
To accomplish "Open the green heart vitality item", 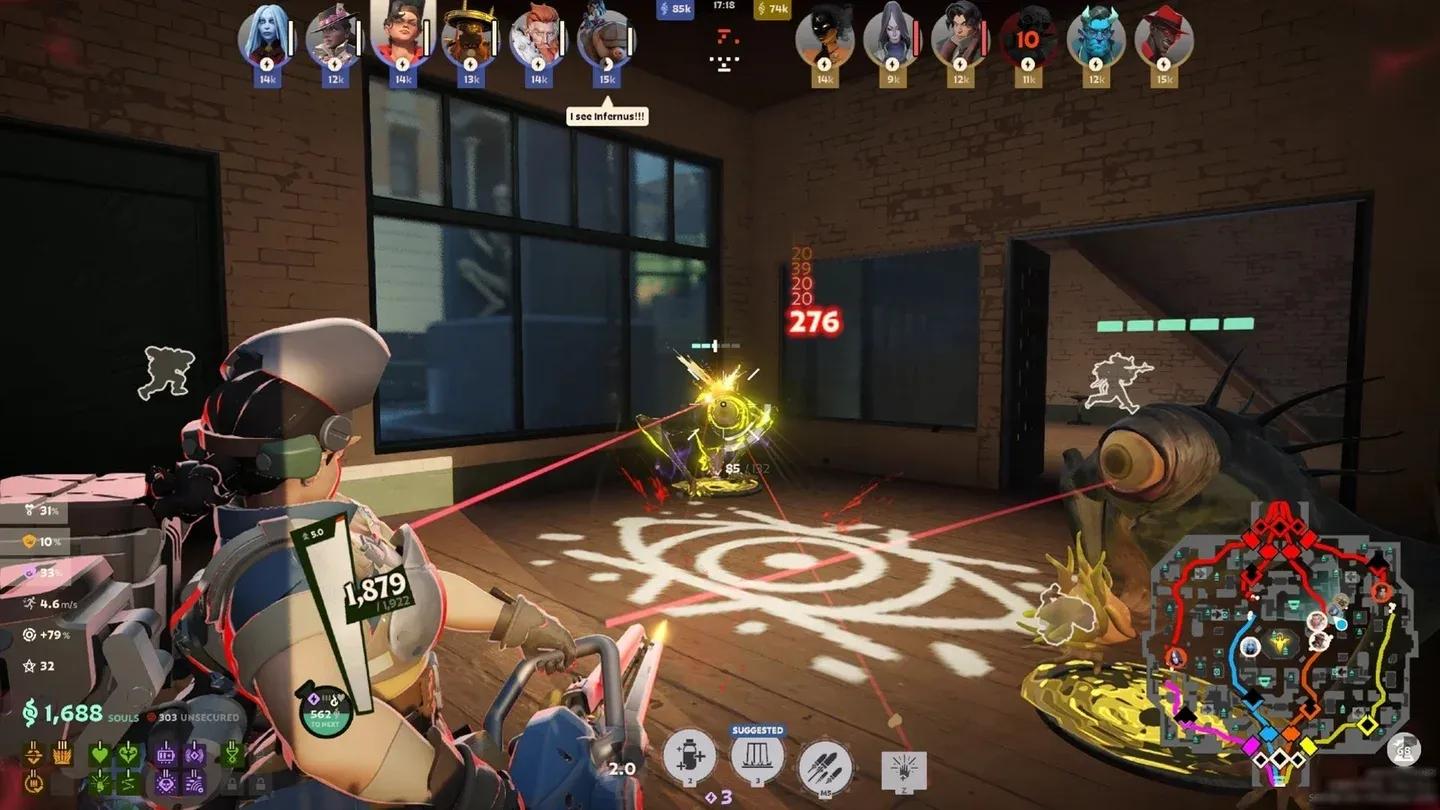I will (x=100, y=753).
